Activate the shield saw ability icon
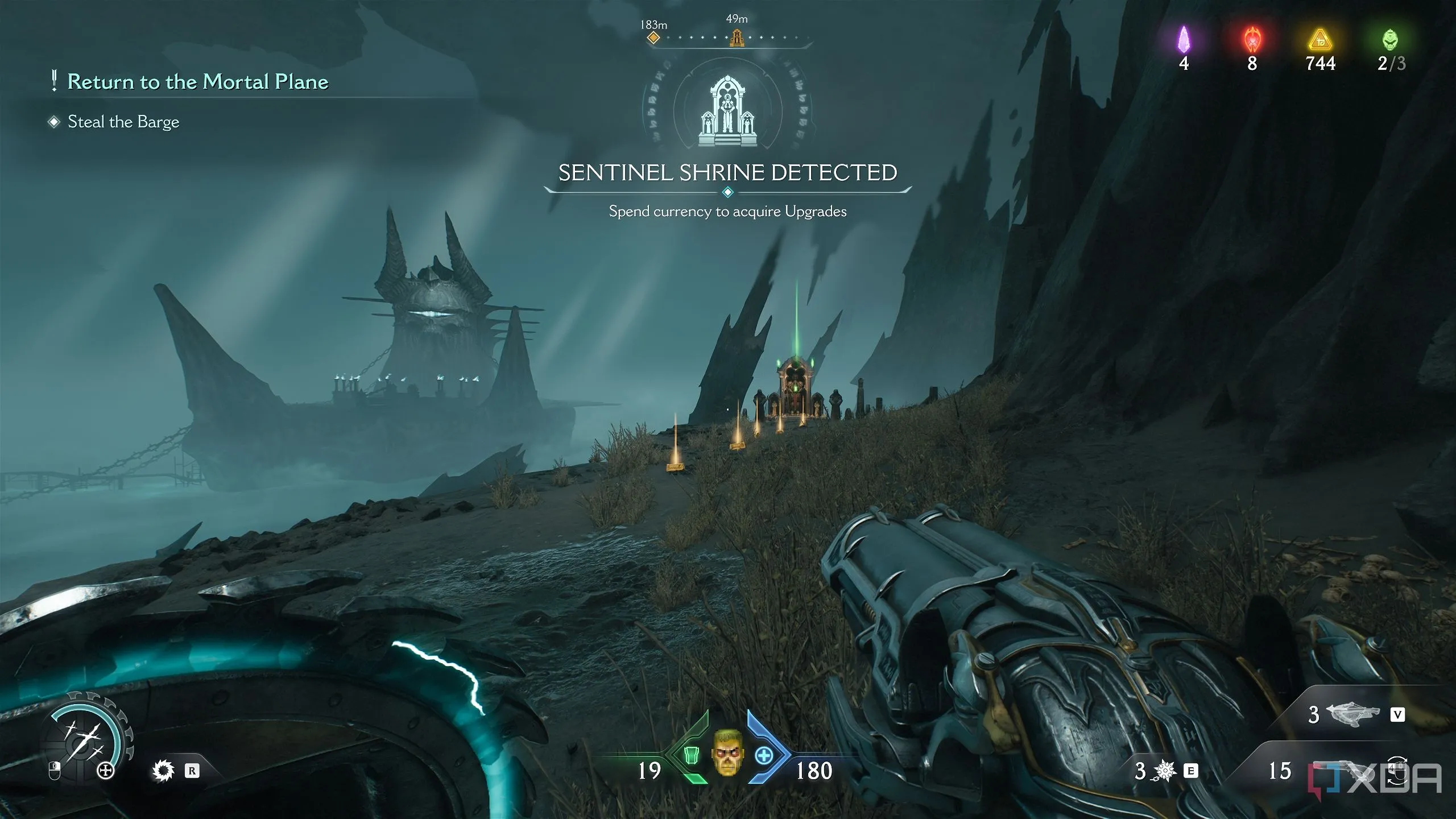 click(163, 771)
